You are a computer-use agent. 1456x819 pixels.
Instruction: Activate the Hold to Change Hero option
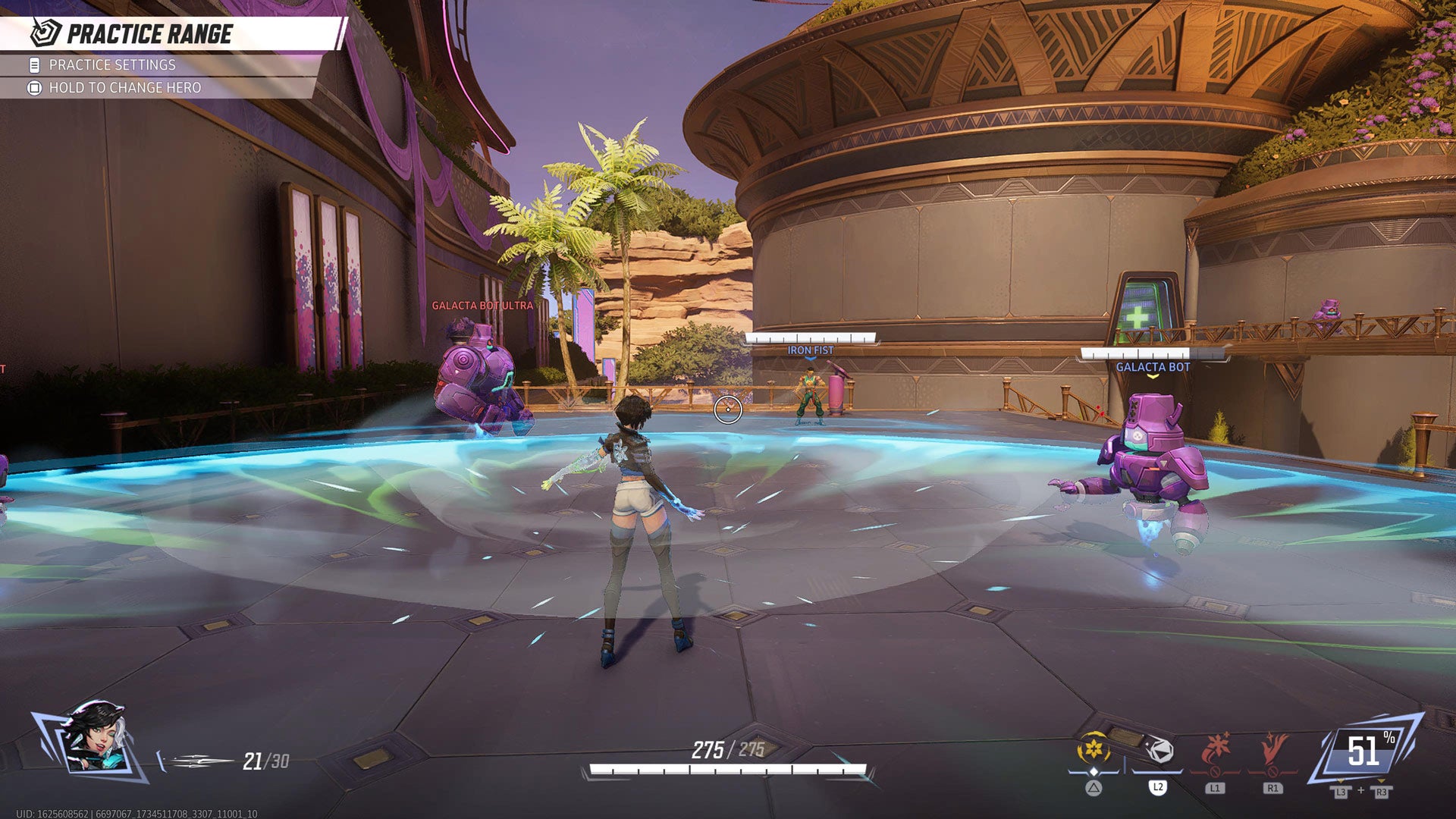coord(126,88)
